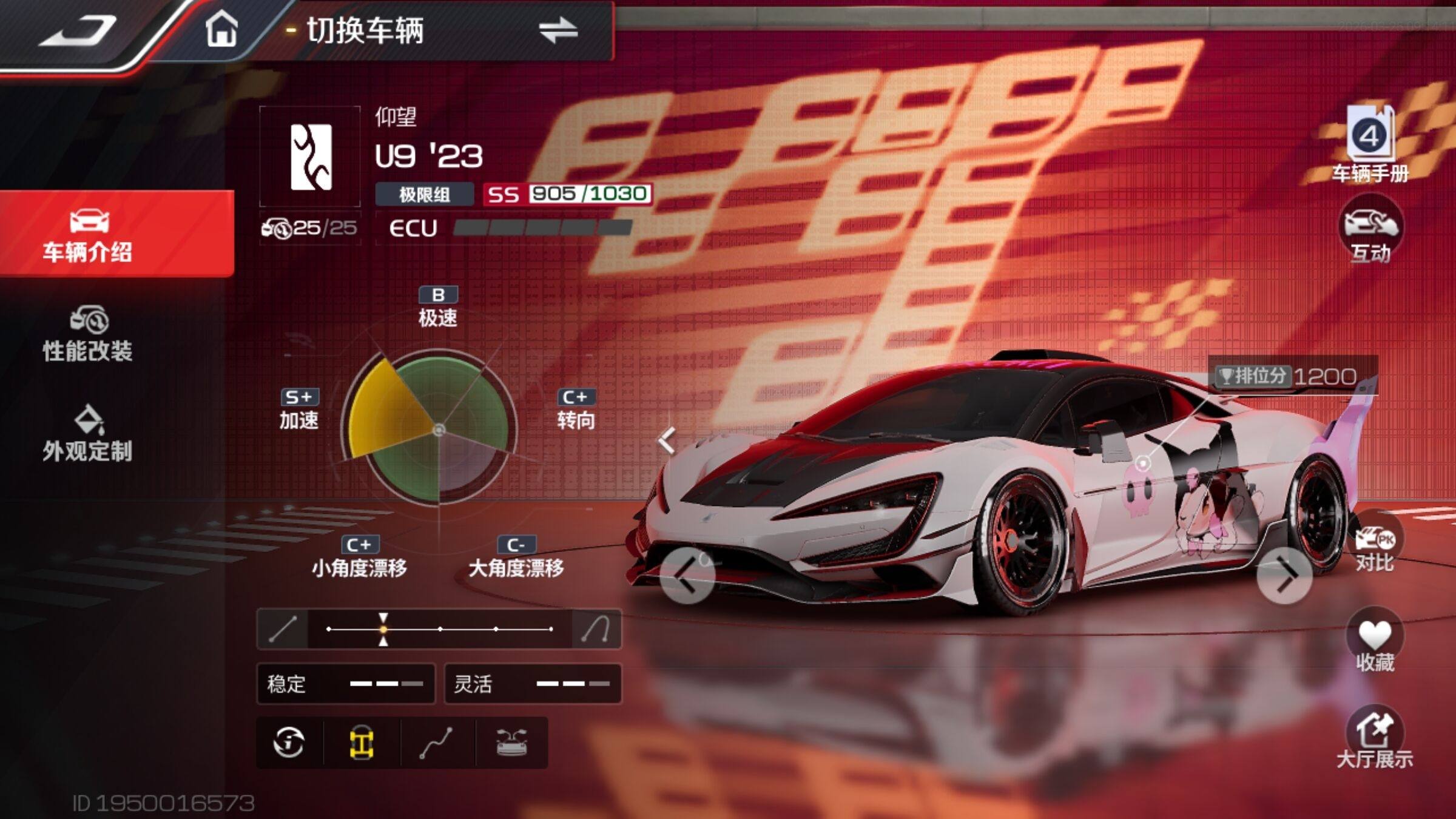Open the 外观定制 customization tab
This screenshot has width=1456, height=819.
(x=88, y=434)
